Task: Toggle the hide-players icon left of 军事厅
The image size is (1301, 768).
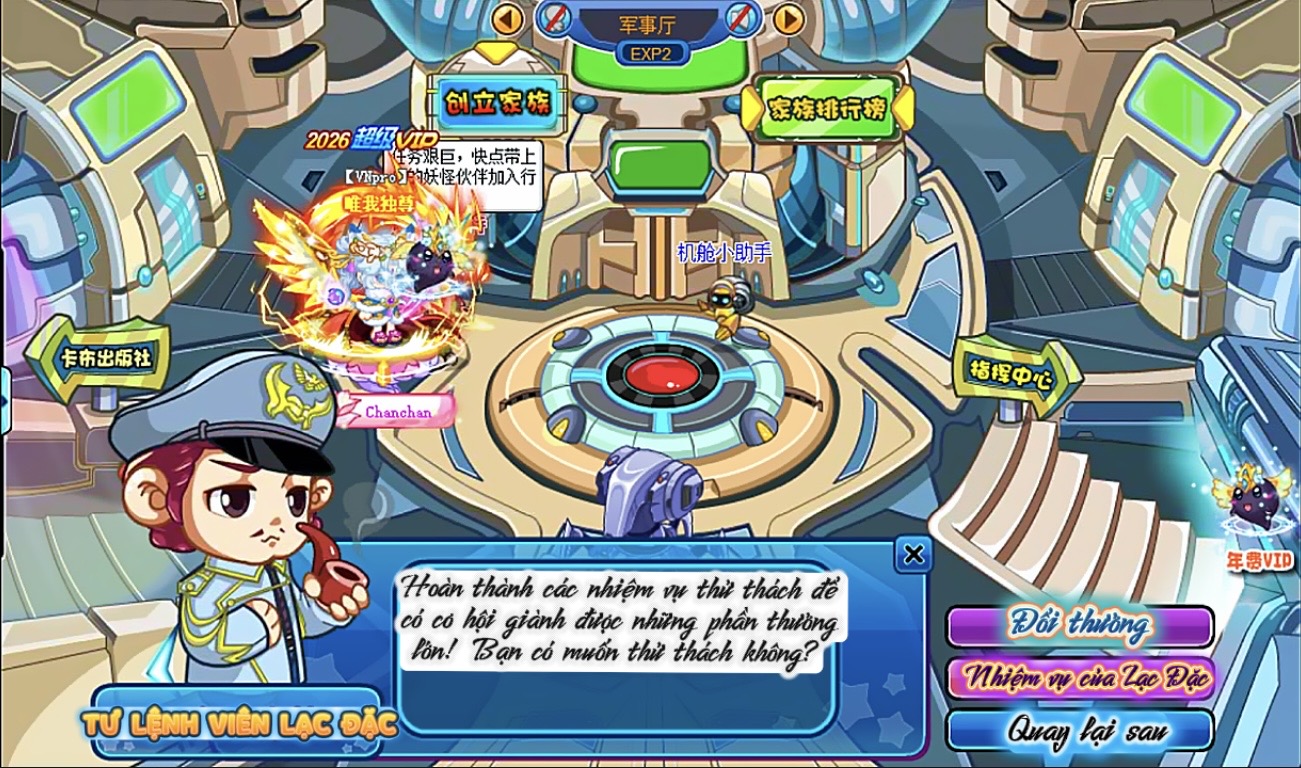Action: tap(555, 18)
